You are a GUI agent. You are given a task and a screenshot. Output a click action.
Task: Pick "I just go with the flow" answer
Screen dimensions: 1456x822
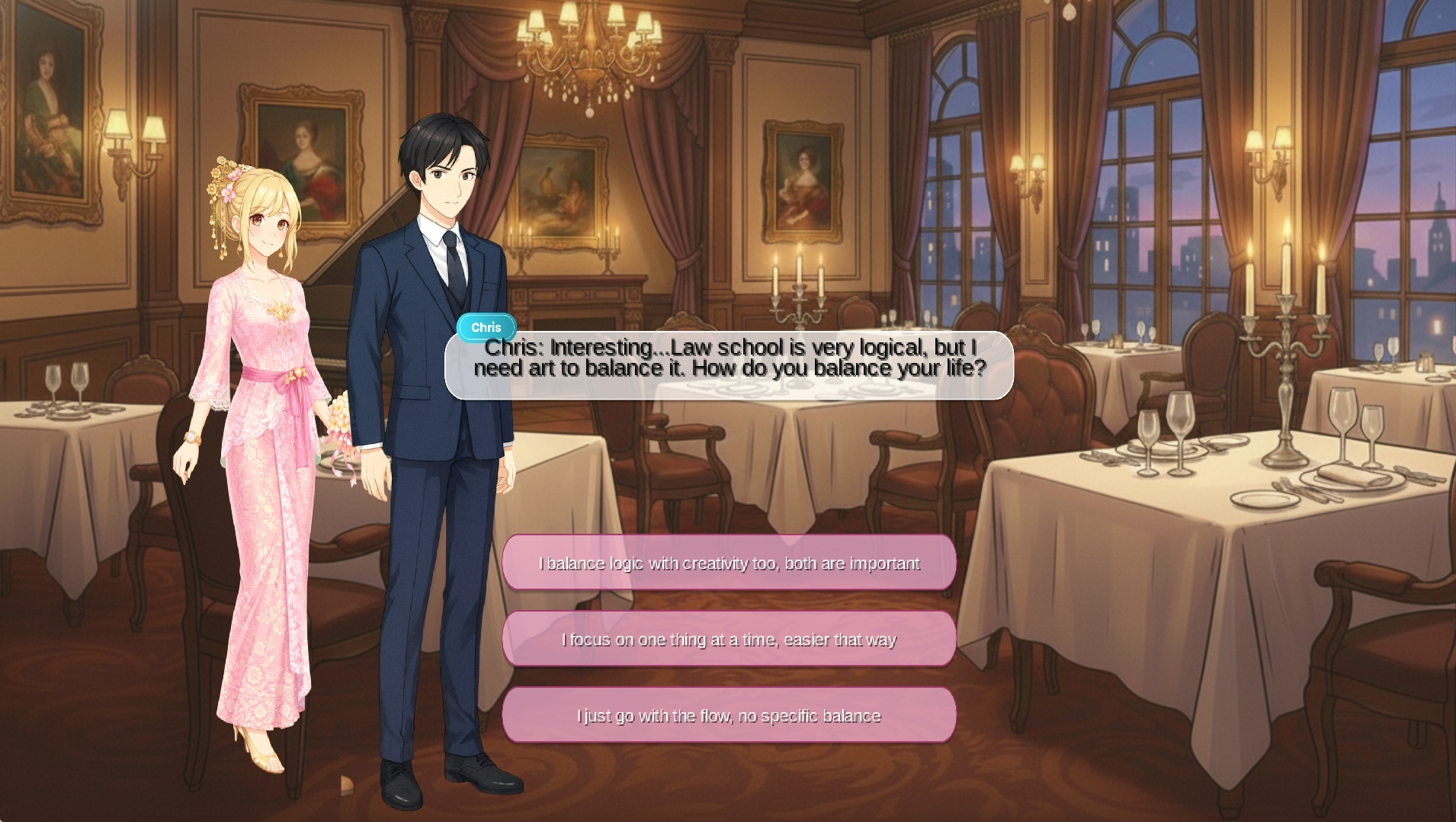[x=729, y=715]
